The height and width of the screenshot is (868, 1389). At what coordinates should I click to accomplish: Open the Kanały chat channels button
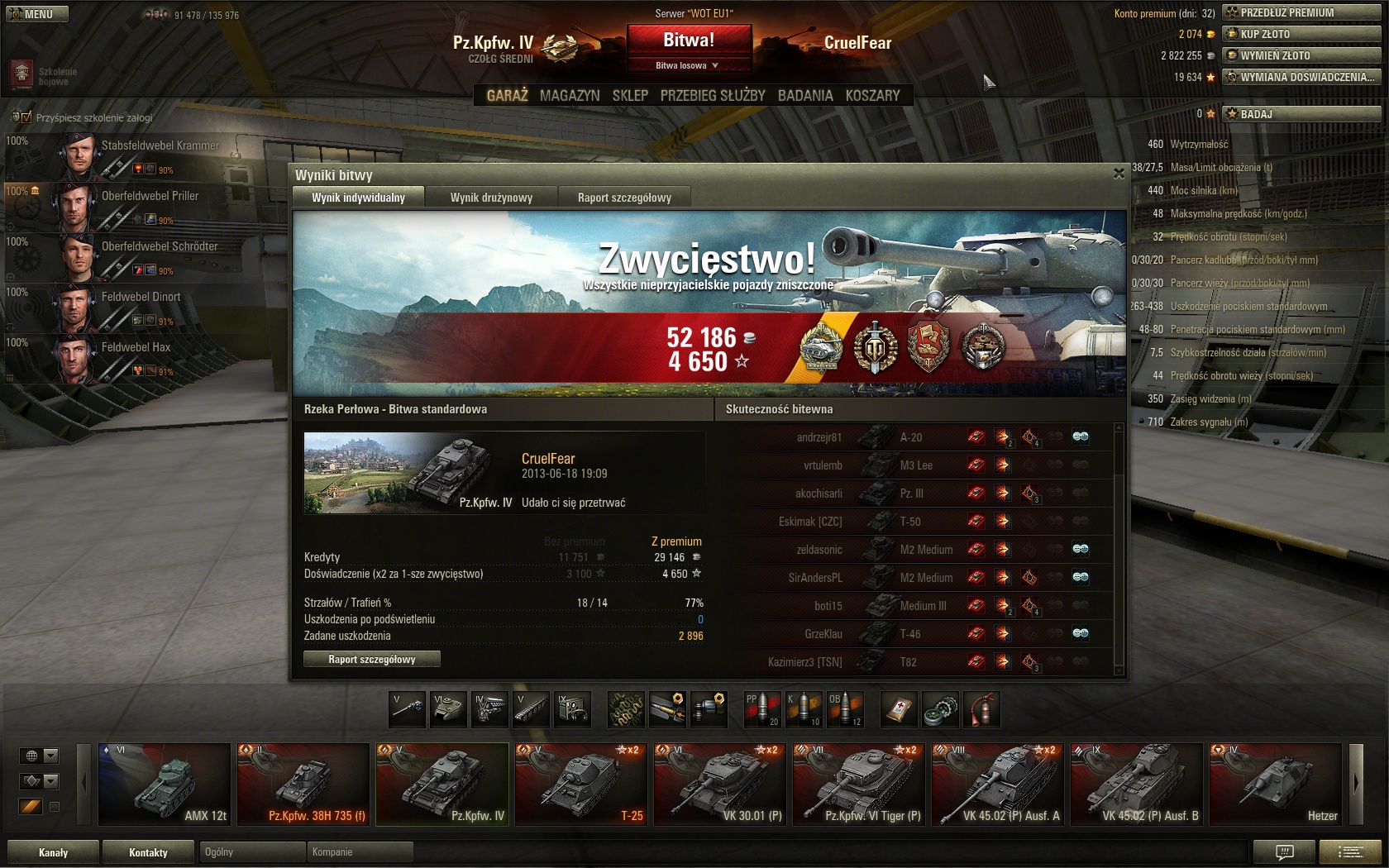coord(54,852)
